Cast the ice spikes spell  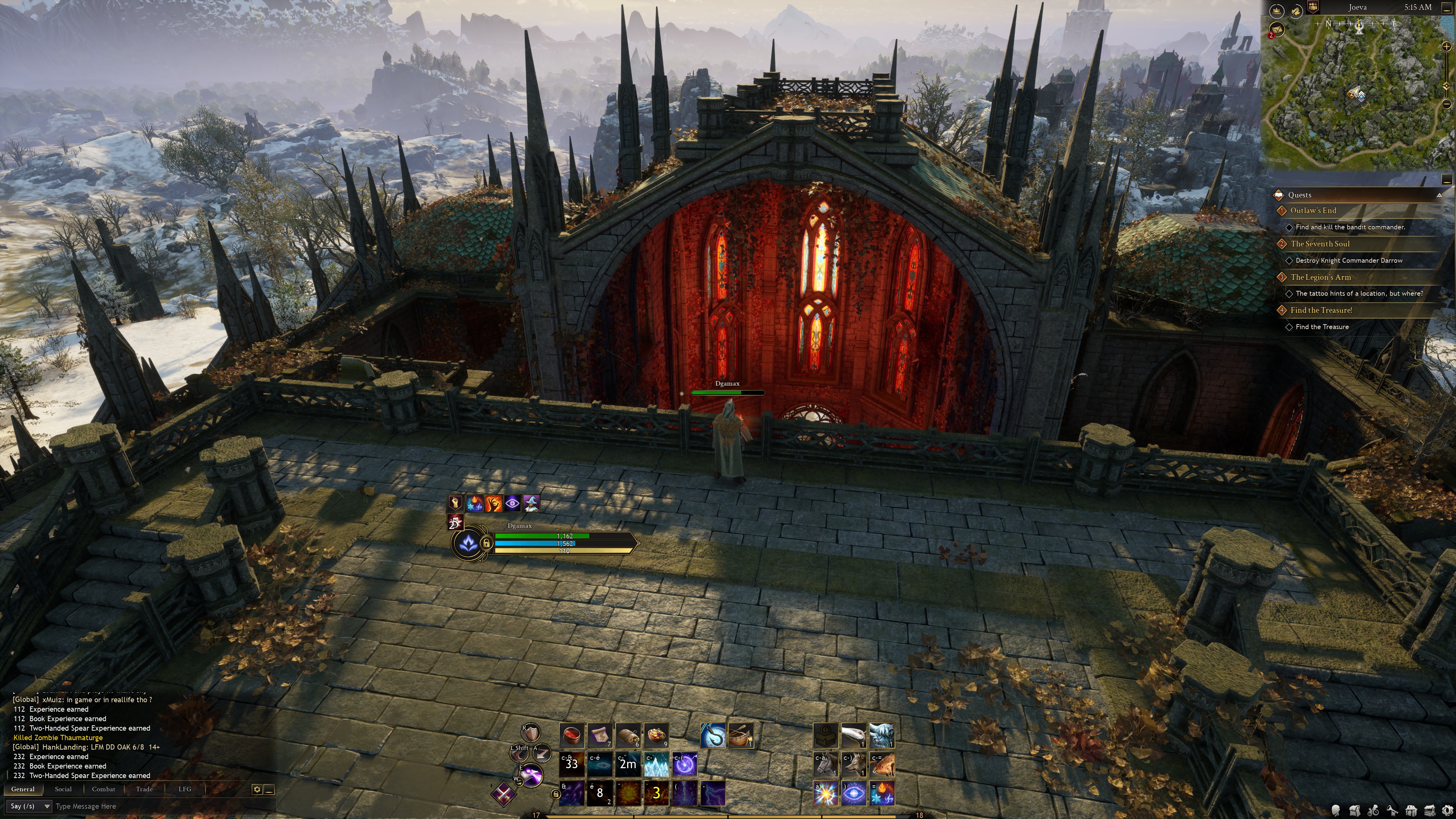pos(656,764)
